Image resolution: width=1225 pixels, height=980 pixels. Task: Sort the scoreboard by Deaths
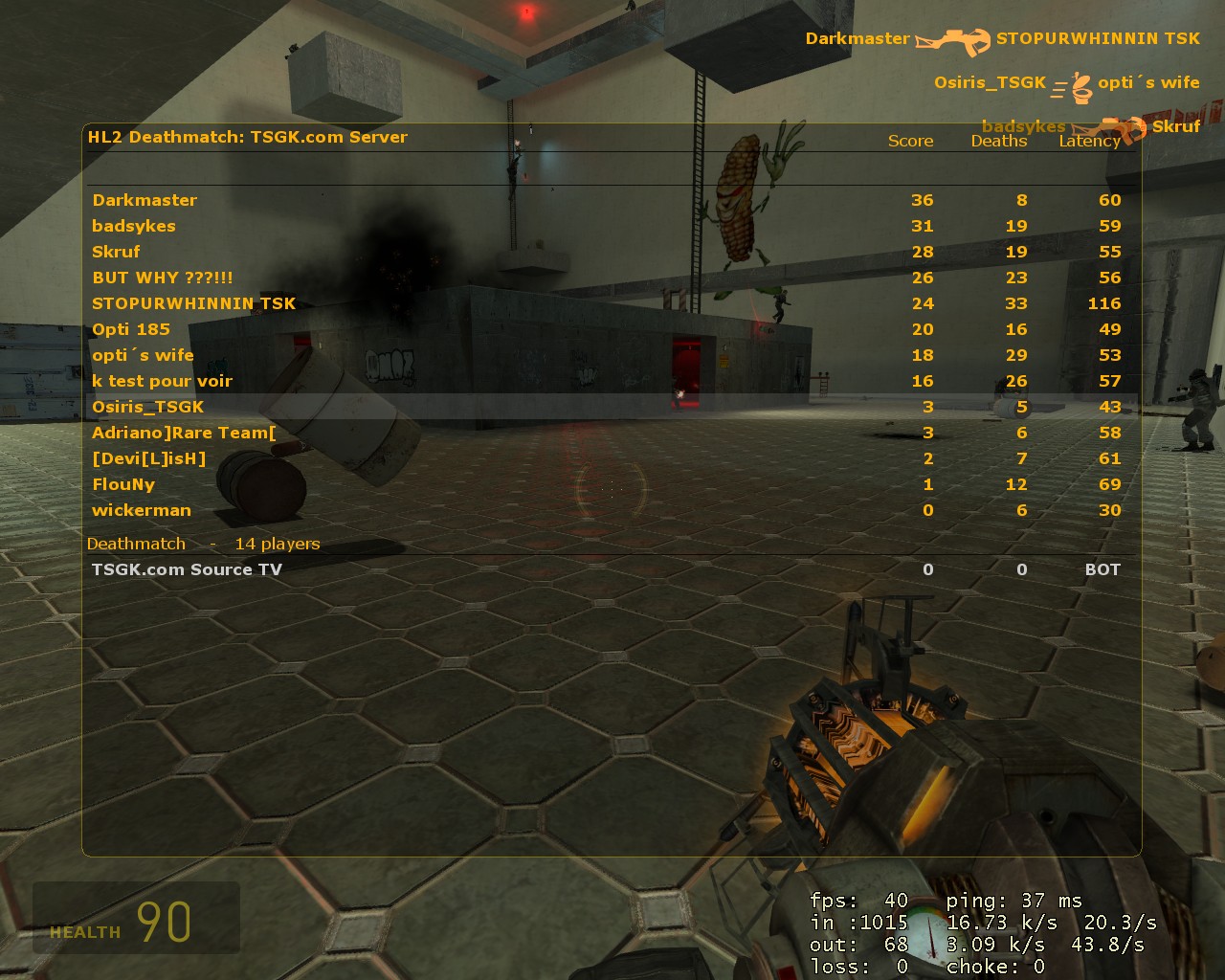coord(999,141)
